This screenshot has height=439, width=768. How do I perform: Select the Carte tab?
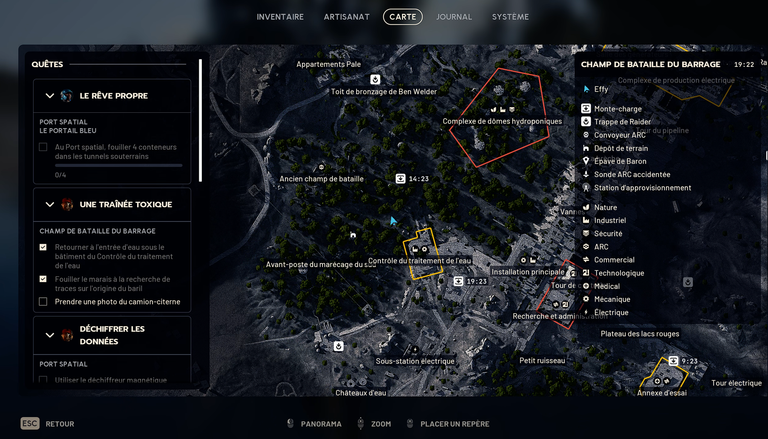(403, 17)
